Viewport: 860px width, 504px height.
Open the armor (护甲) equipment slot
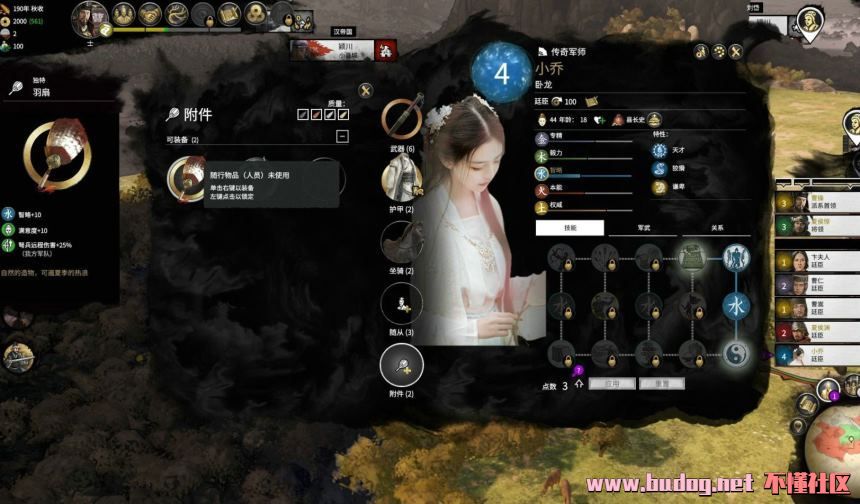coord(402,180)
